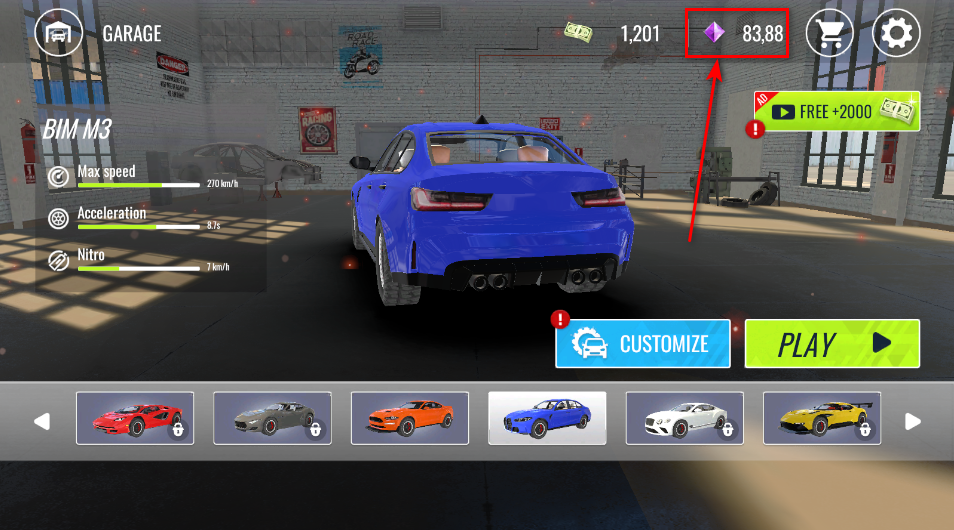Select the blue BIM M3 thumbnail
The width and height of the screenshot is (954, 530).
pos(547,418)
